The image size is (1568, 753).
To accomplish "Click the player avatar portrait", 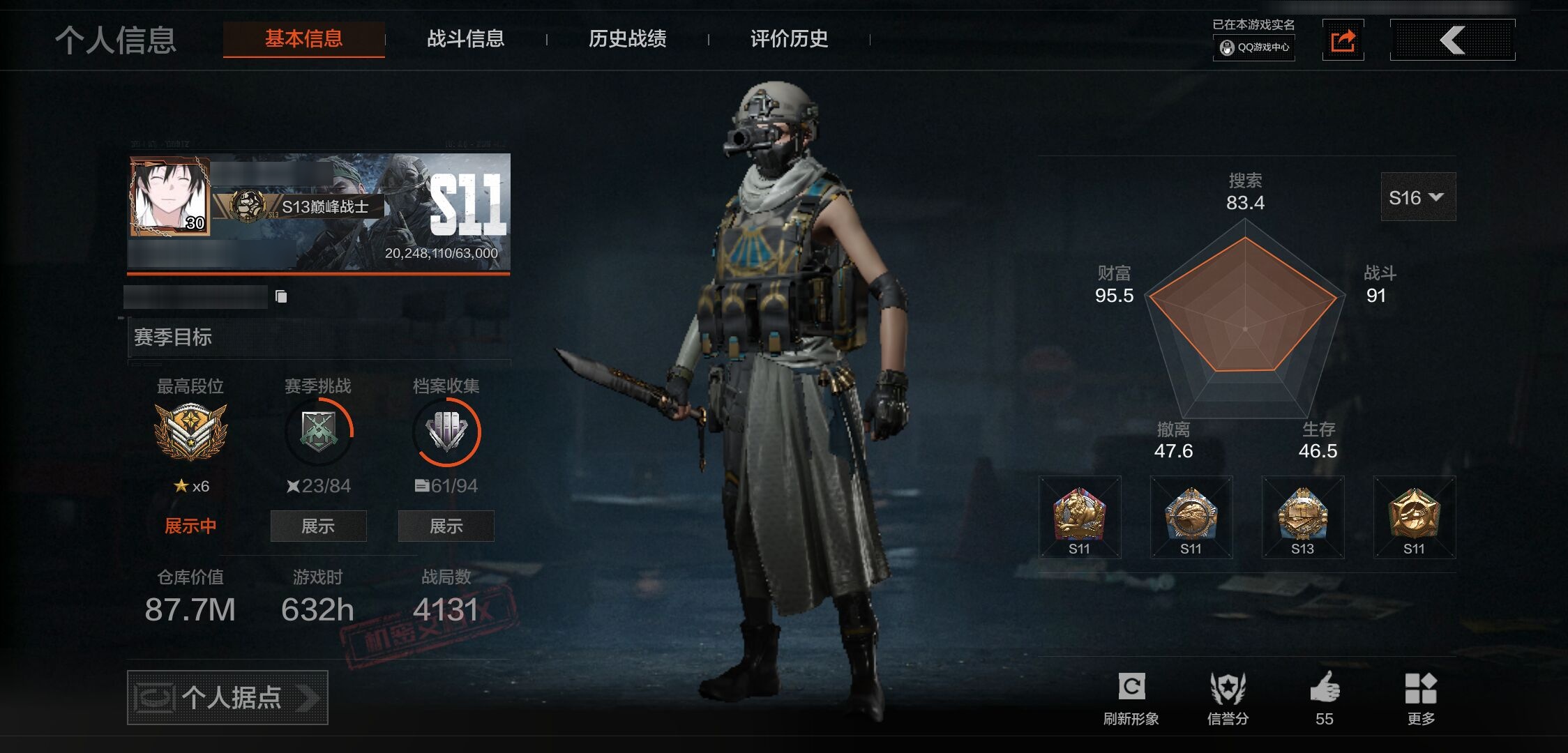I will [169, 197].
